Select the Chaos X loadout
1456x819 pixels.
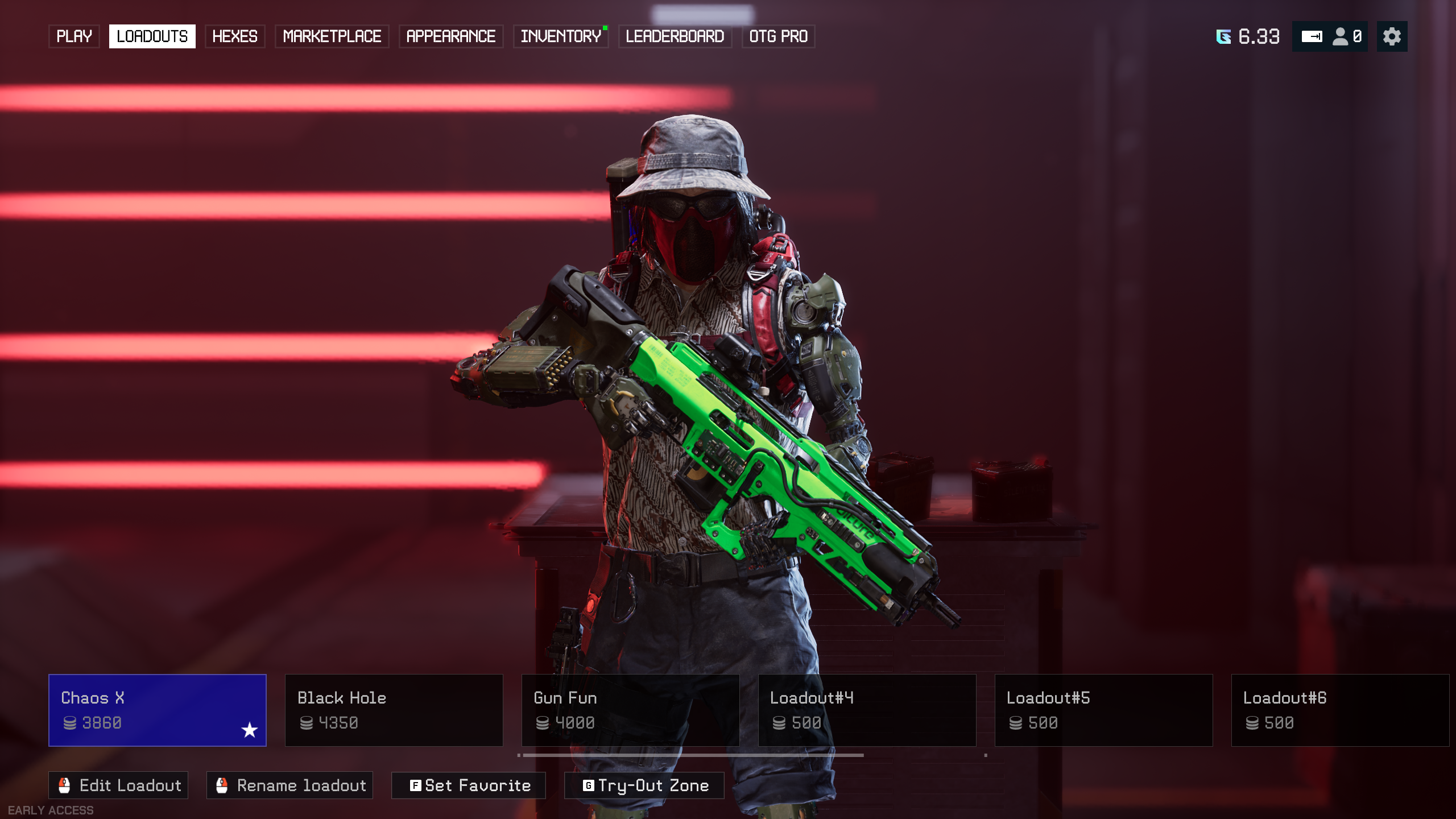click(x=158, y=710)
